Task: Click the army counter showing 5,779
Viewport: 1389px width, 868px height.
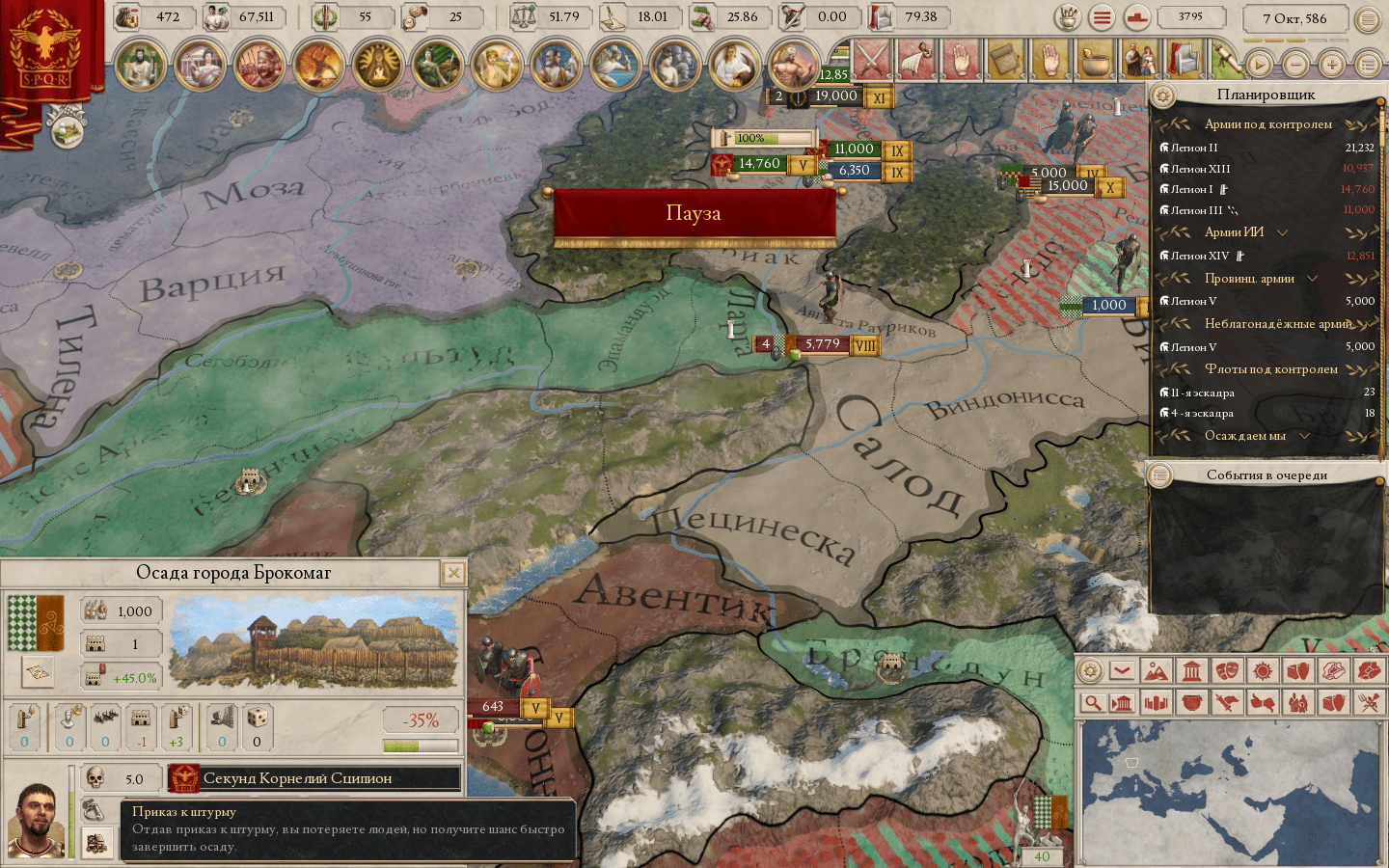Action: point(821,344)
